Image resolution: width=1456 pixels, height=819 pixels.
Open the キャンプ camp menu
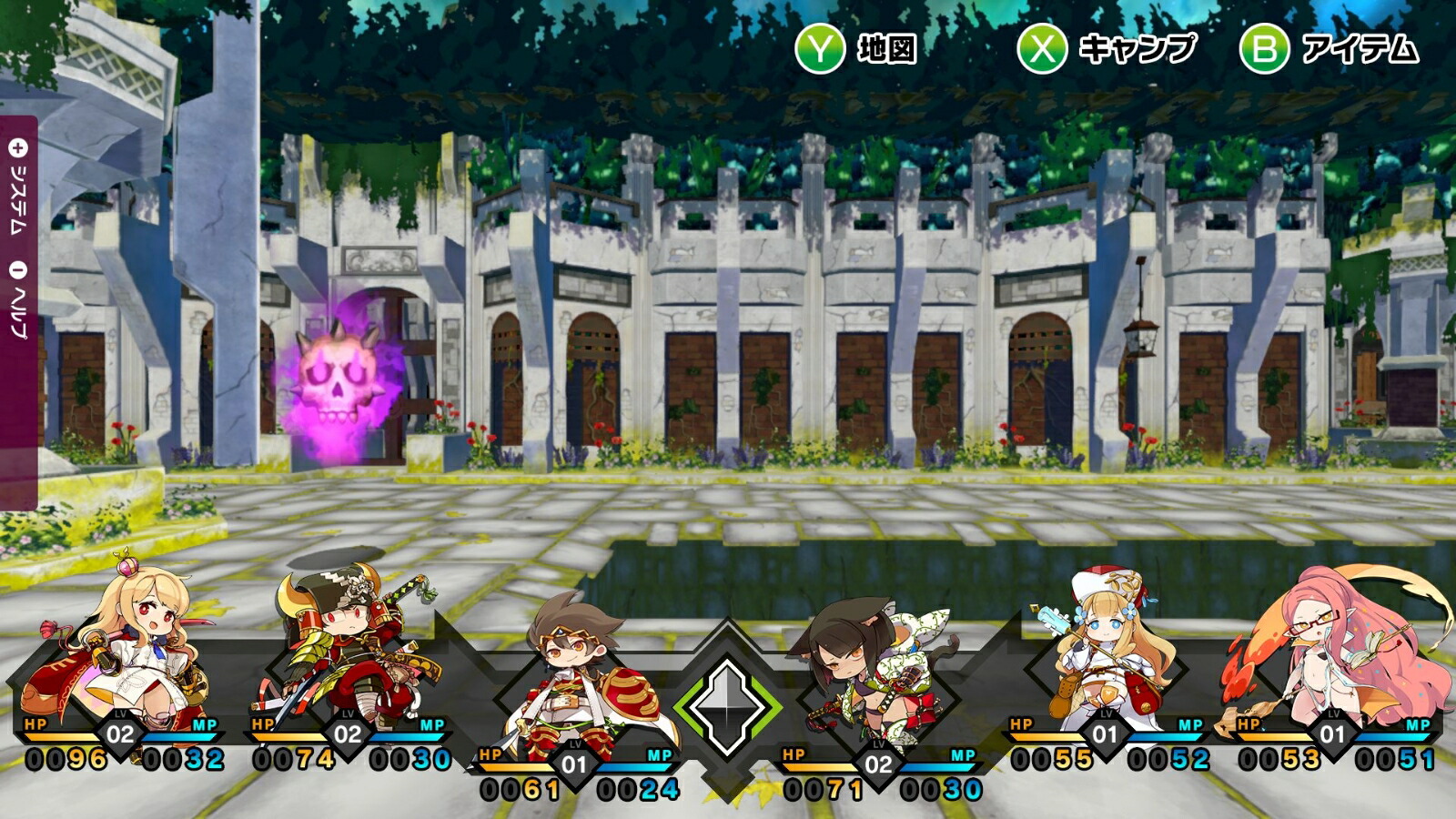(1107, 48)
